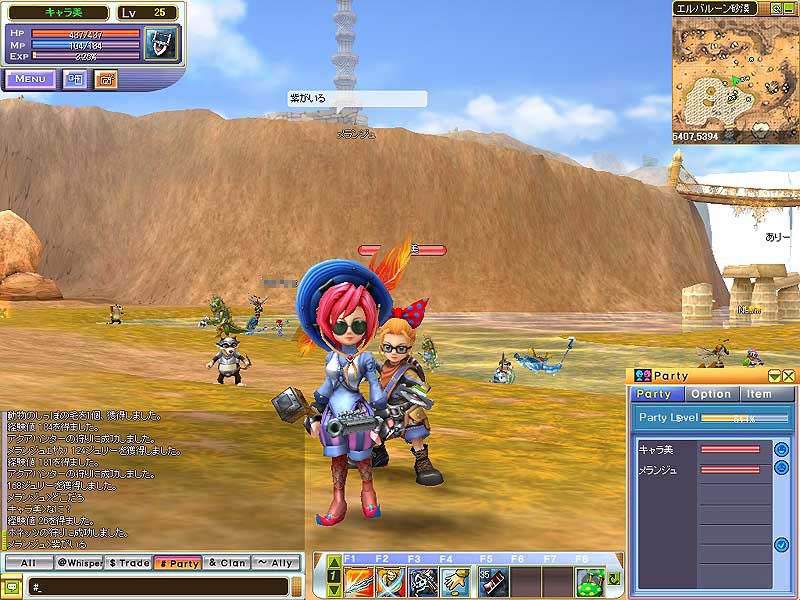Viewport: 800px width, 600px height.
Task: Trigger the F3 skull skill
Action: coord(423,580)
